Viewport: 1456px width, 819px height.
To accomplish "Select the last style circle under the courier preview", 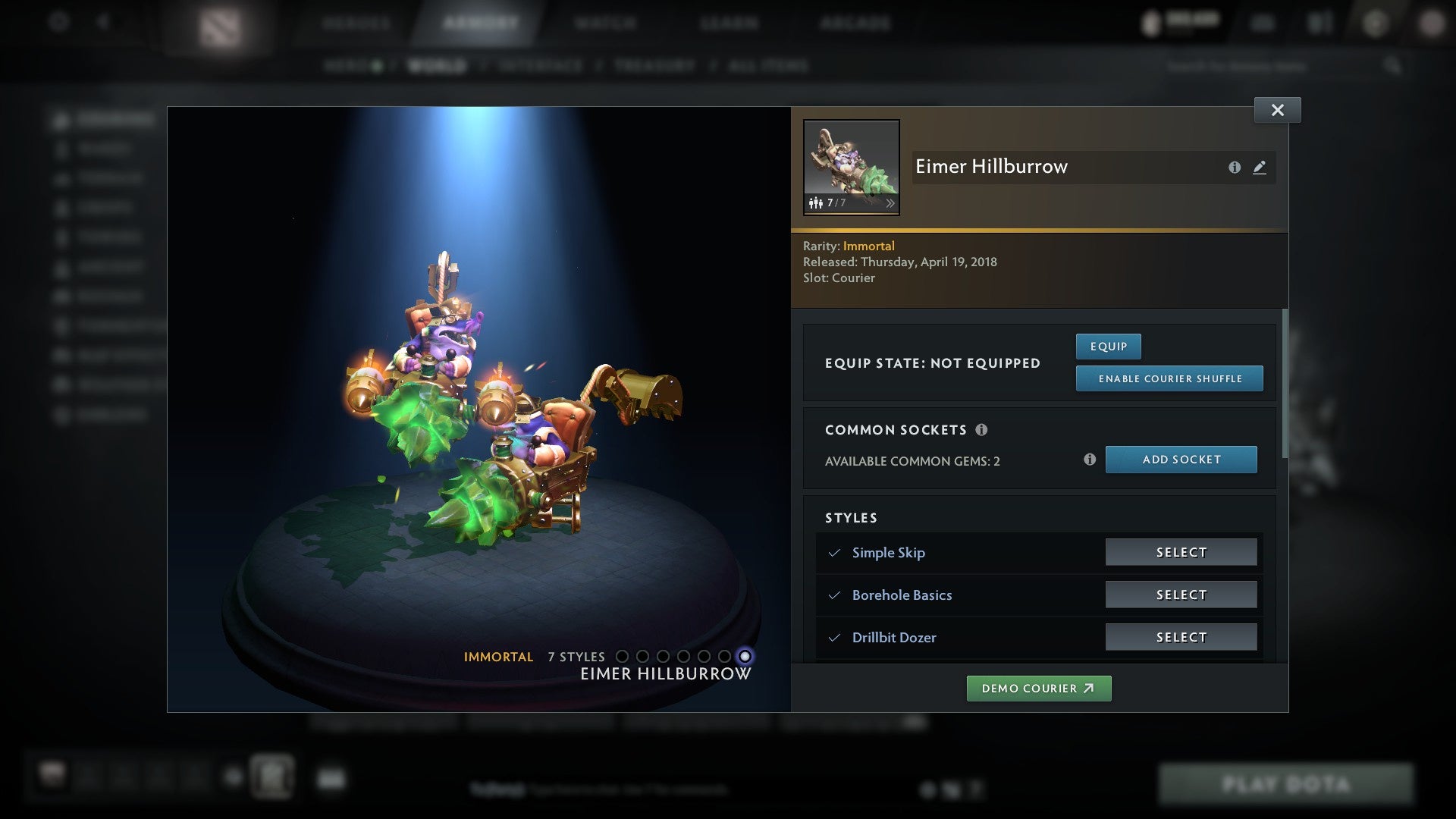I will (x=745, y=657).
